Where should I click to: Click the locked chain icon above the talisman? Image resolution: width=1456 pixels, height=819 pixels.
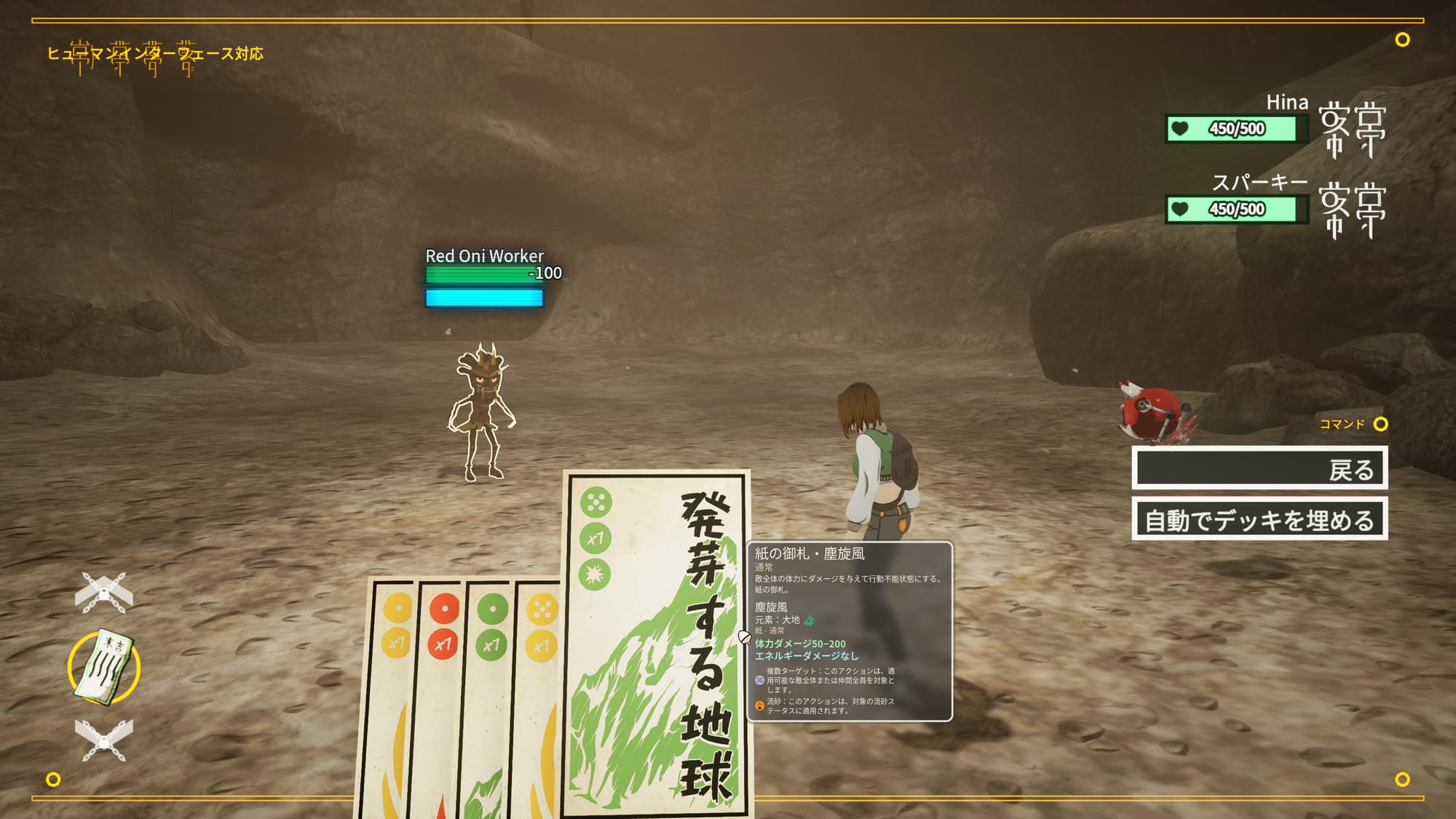click(104, 592)
